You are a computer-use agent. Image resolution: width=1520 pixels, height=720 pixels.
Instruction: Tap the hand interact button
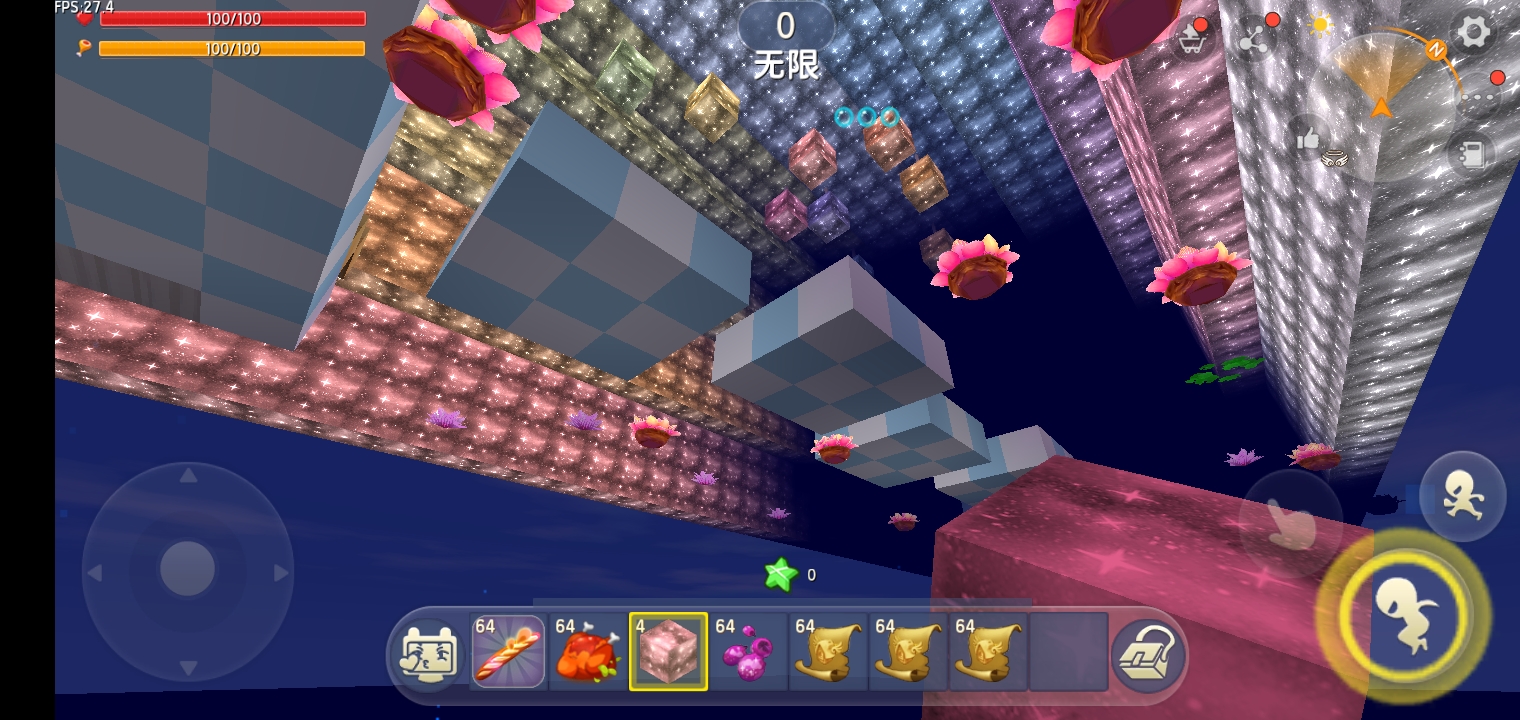[1290, 520]
